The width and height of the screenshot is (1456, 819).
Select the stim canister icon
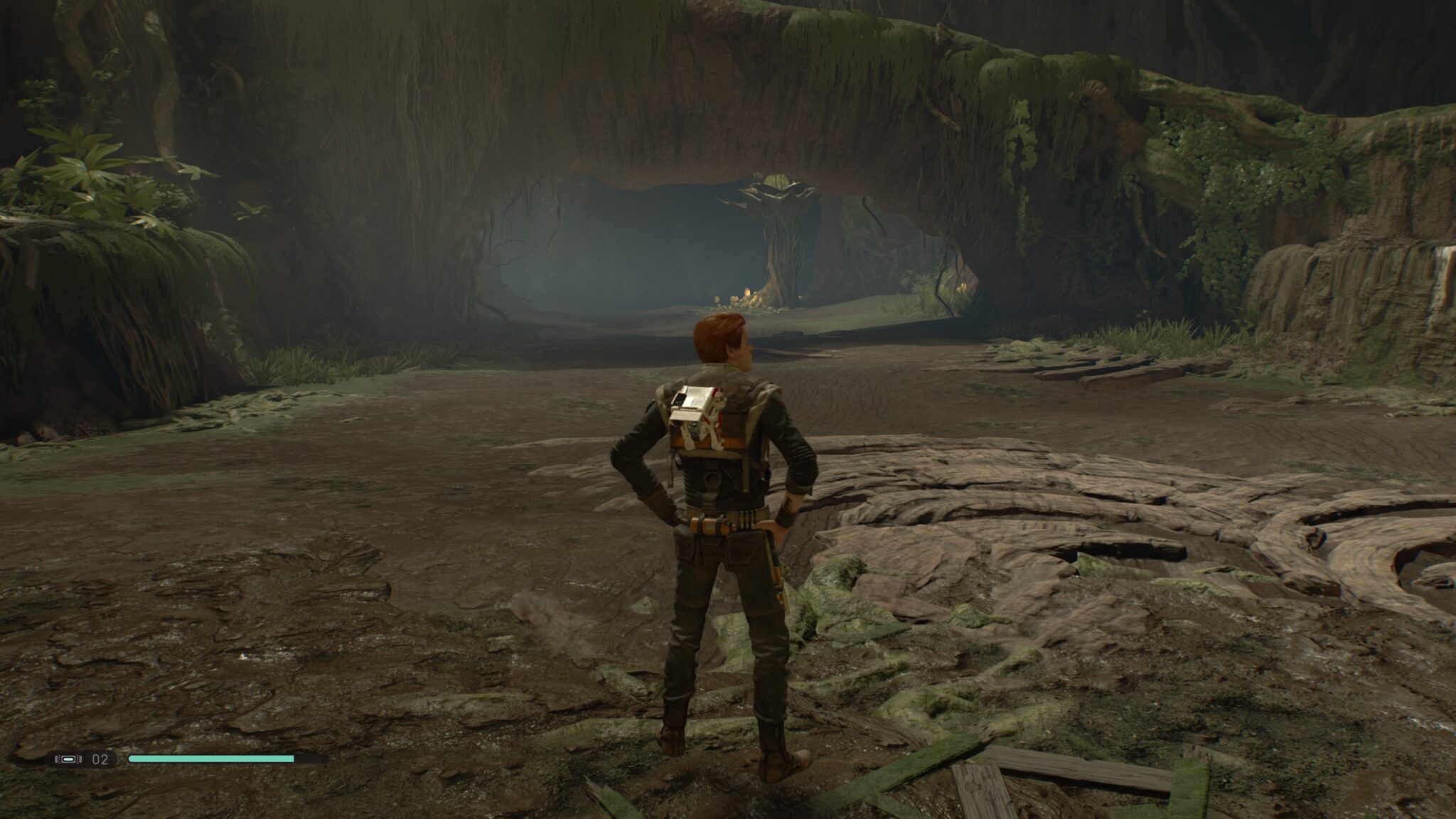(x=68, y=759)
